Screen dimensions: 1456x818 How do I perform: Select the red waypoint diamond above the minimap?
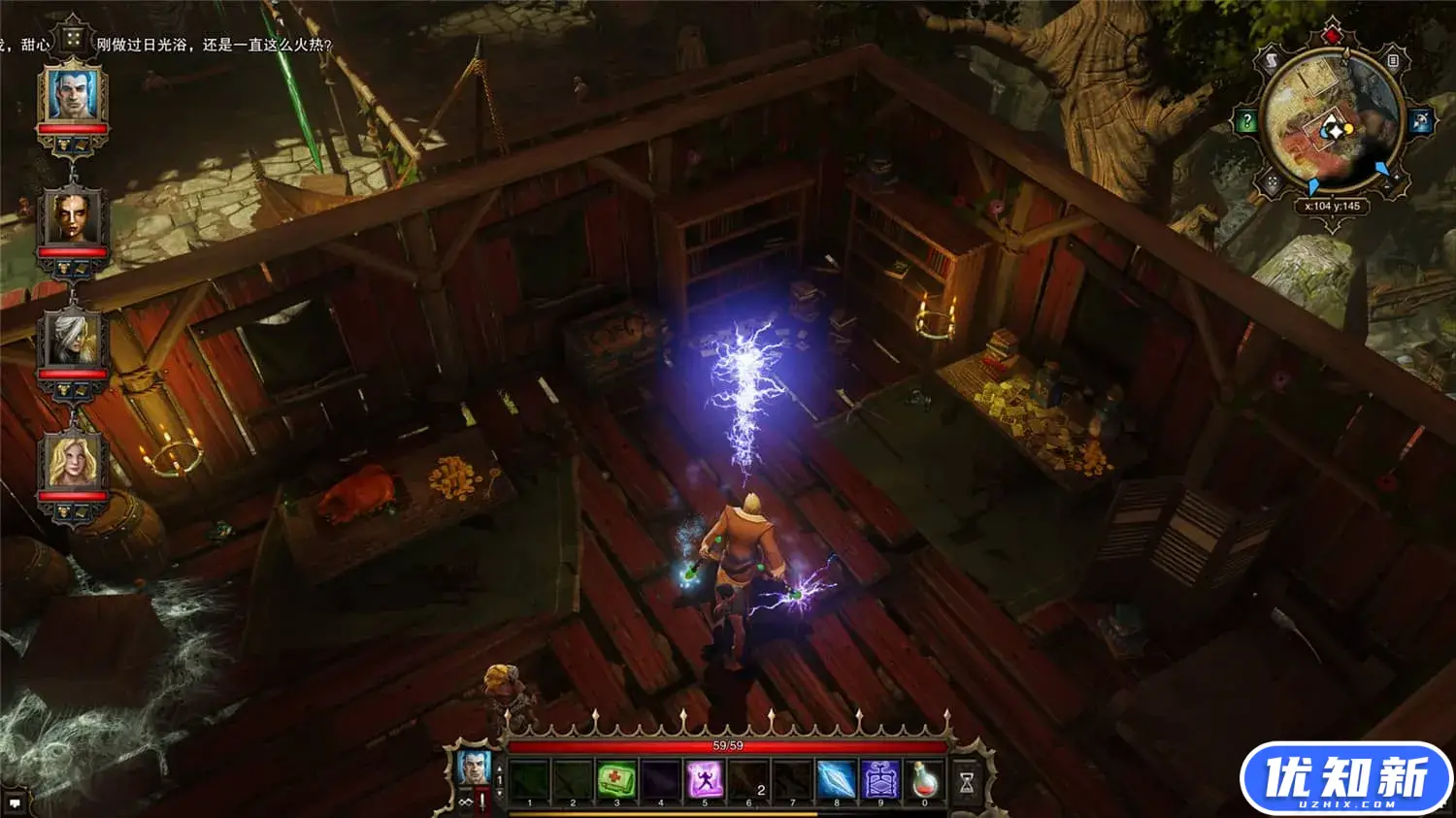1331,34
